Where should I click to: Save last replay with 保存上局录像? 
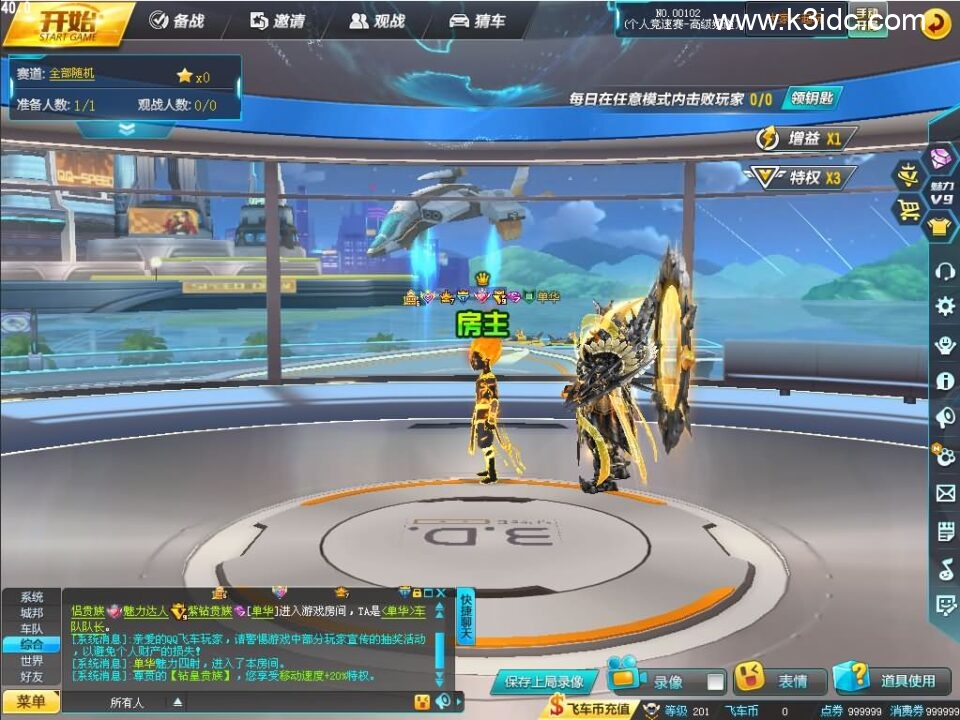click(x=544, y=682)
